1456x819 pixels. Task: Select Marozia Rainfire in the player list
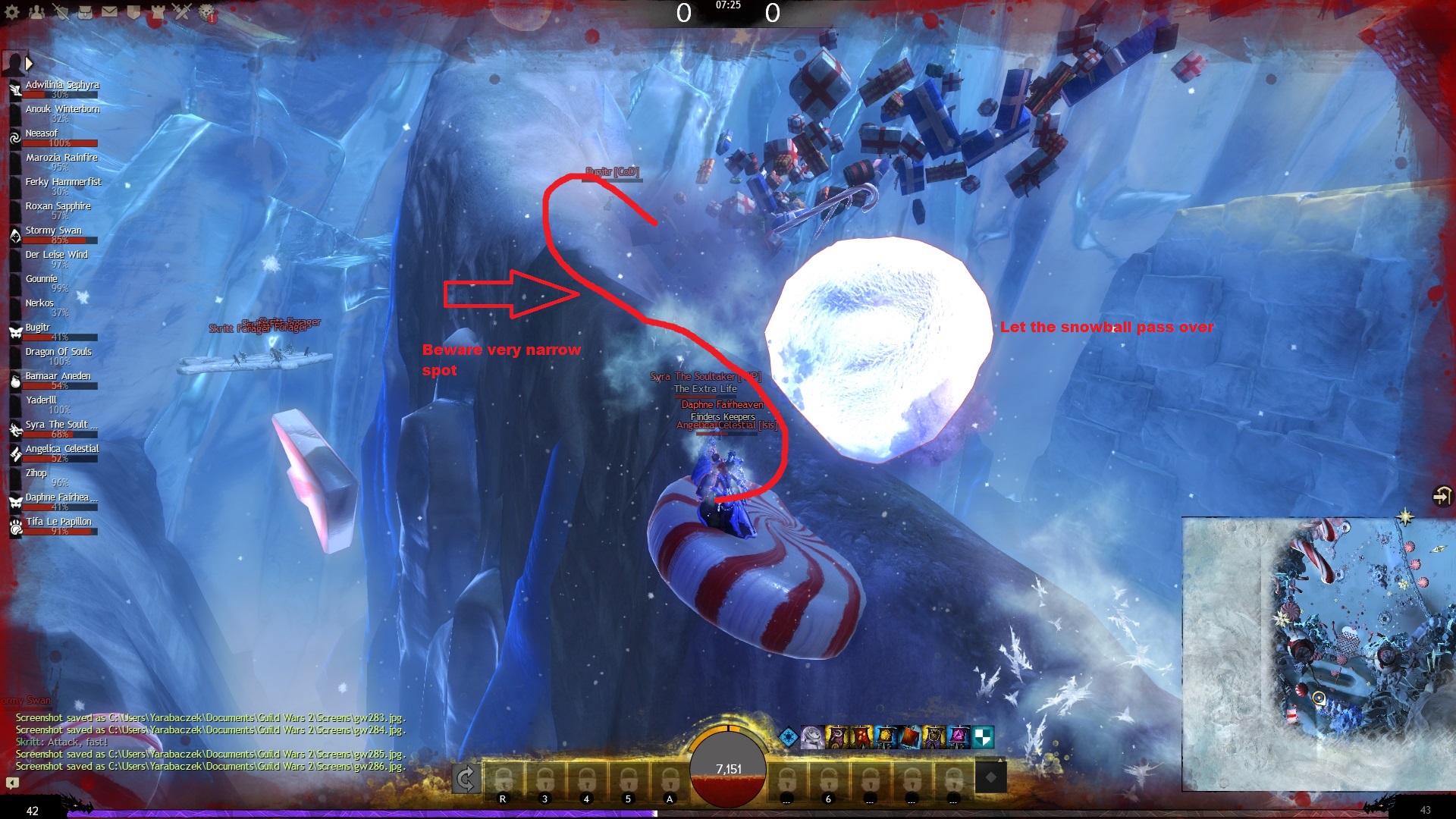point(61,158)
